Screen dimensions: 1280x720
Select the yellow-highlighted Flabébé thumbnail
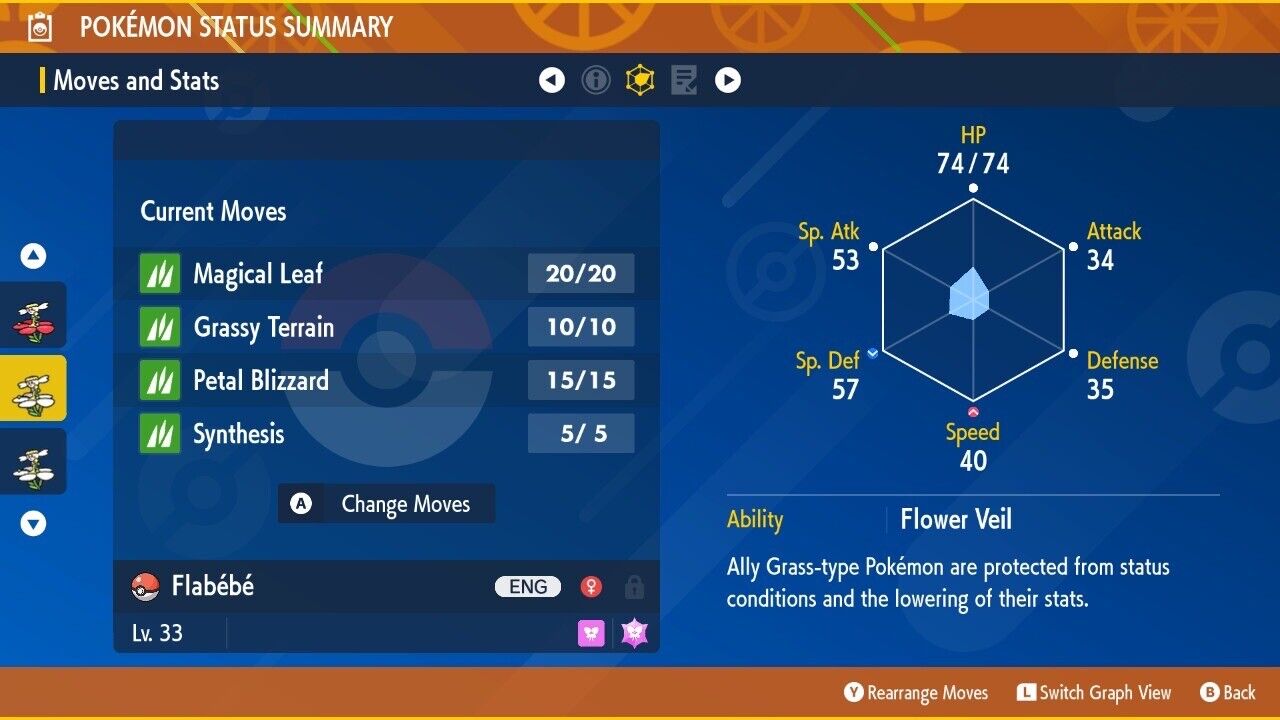33,388
